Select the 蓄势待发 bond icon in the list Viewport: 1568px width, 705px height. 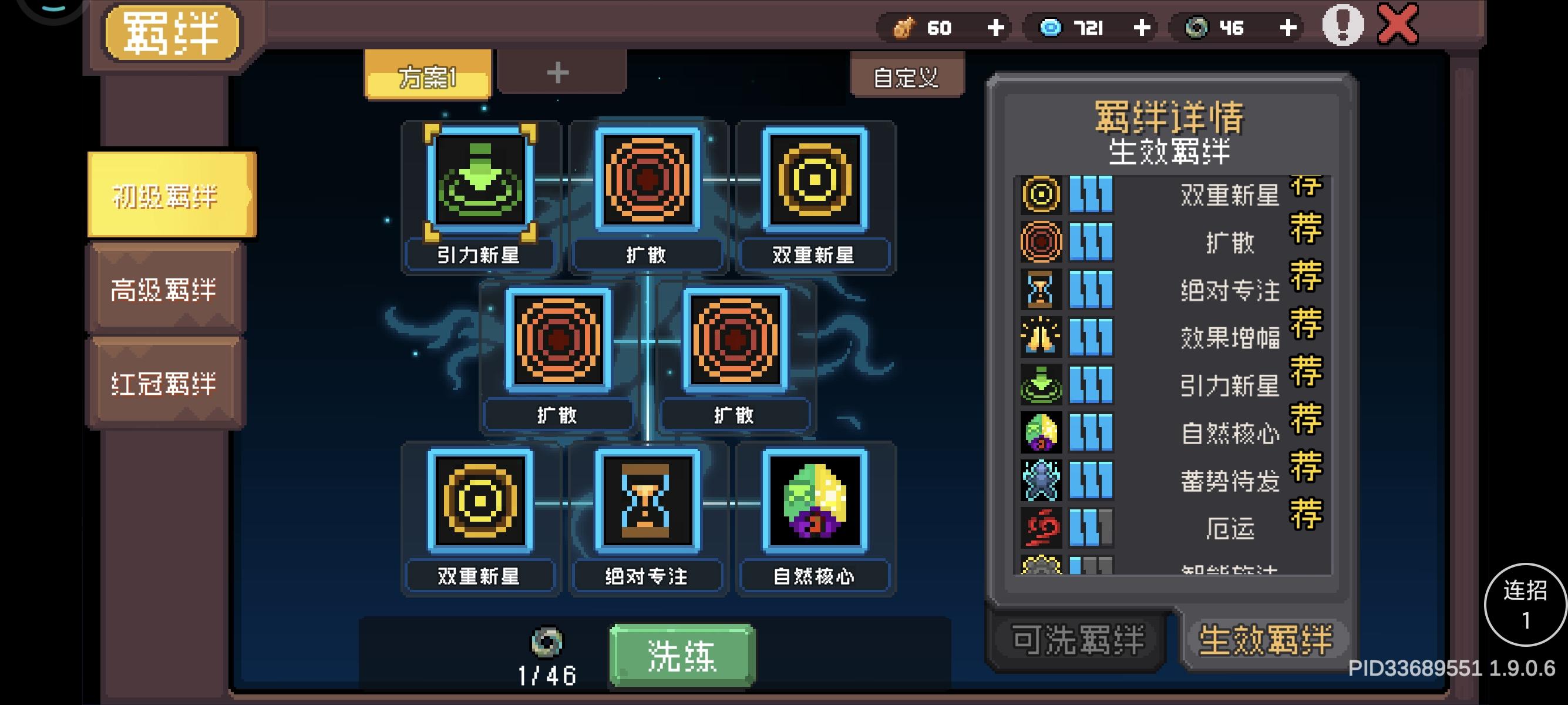coord(1041,481)
